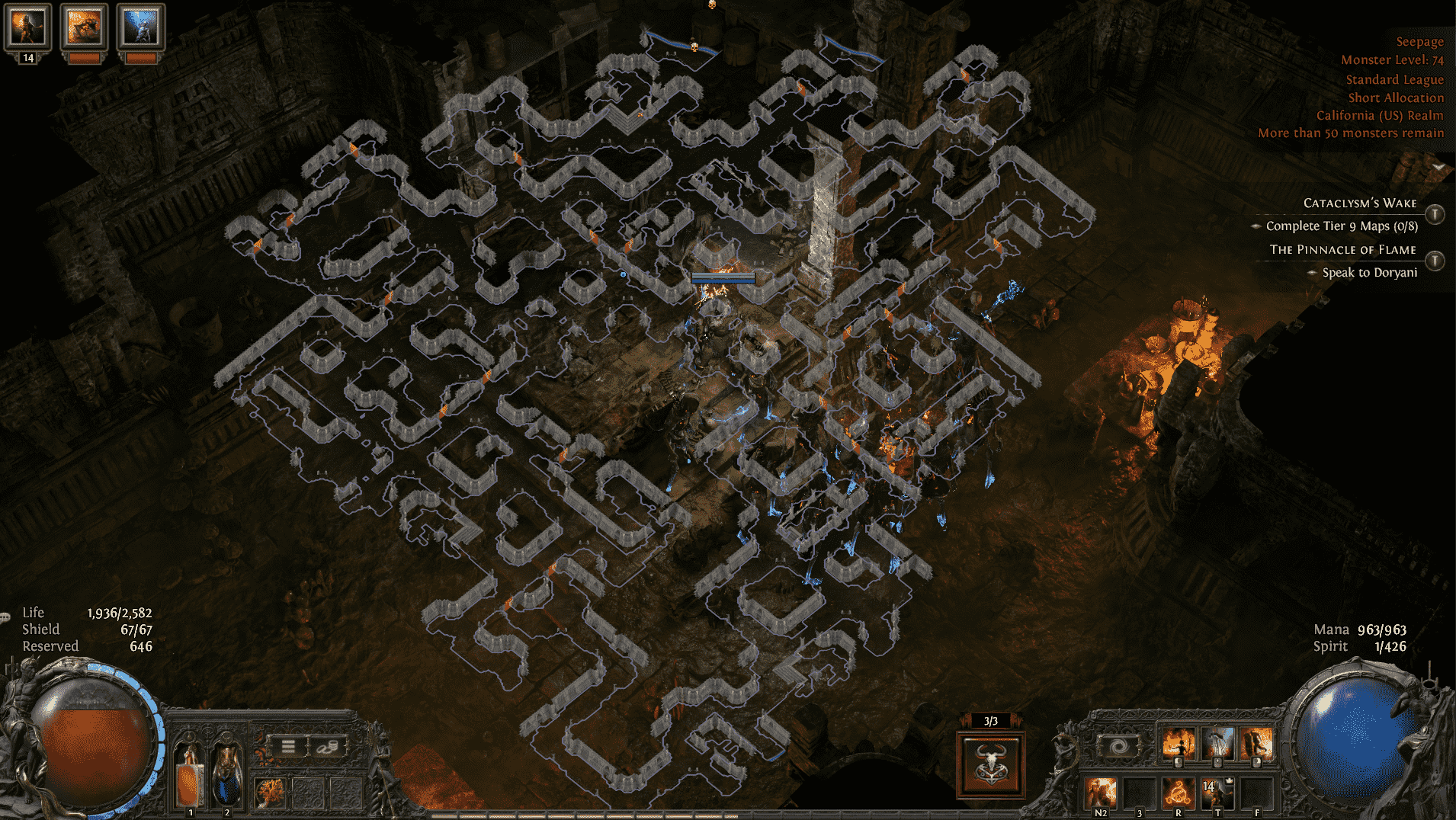Expand the Speak to Doryani objective arrow
This screenshot has width=1456, height=820.
click(x=1313, y=272)
